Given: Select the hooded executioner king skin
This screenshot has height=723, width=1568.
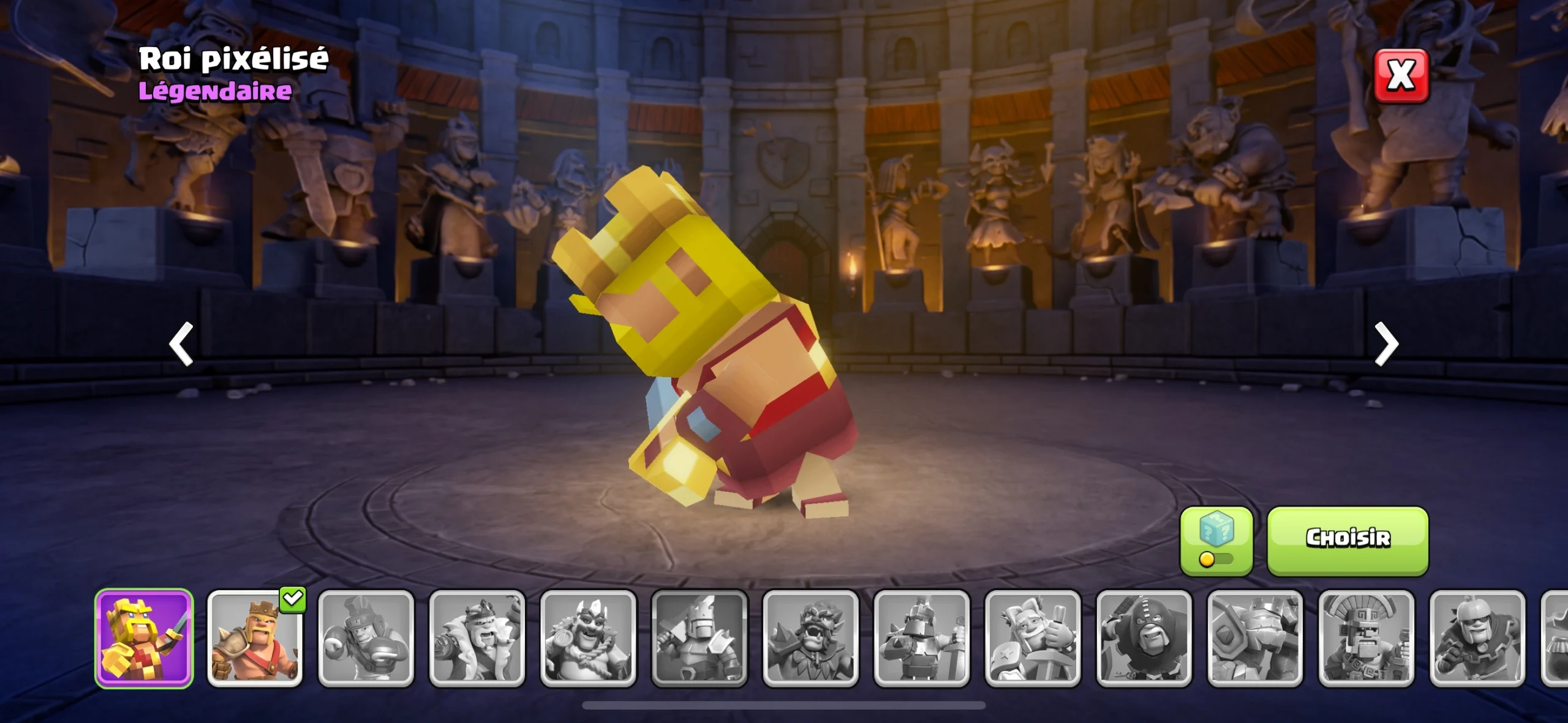Looking at the screenshot, I should click(1144, 638).
